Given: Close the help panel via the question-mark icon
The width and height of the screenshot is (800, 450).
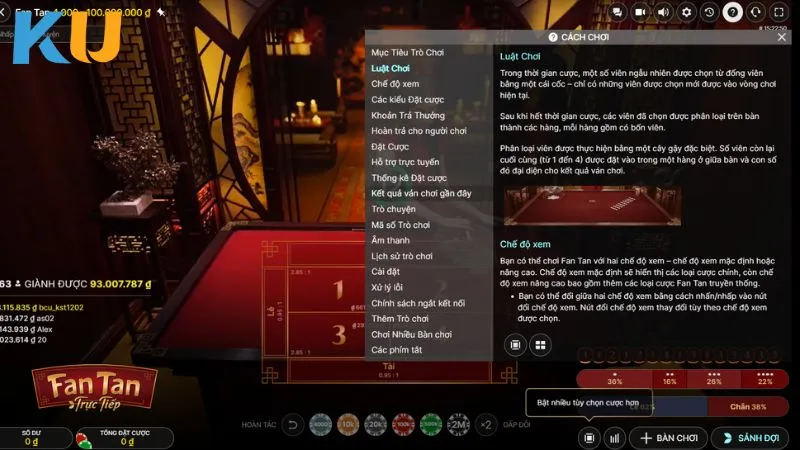Looking at the screenshot, I should (733, 12).
